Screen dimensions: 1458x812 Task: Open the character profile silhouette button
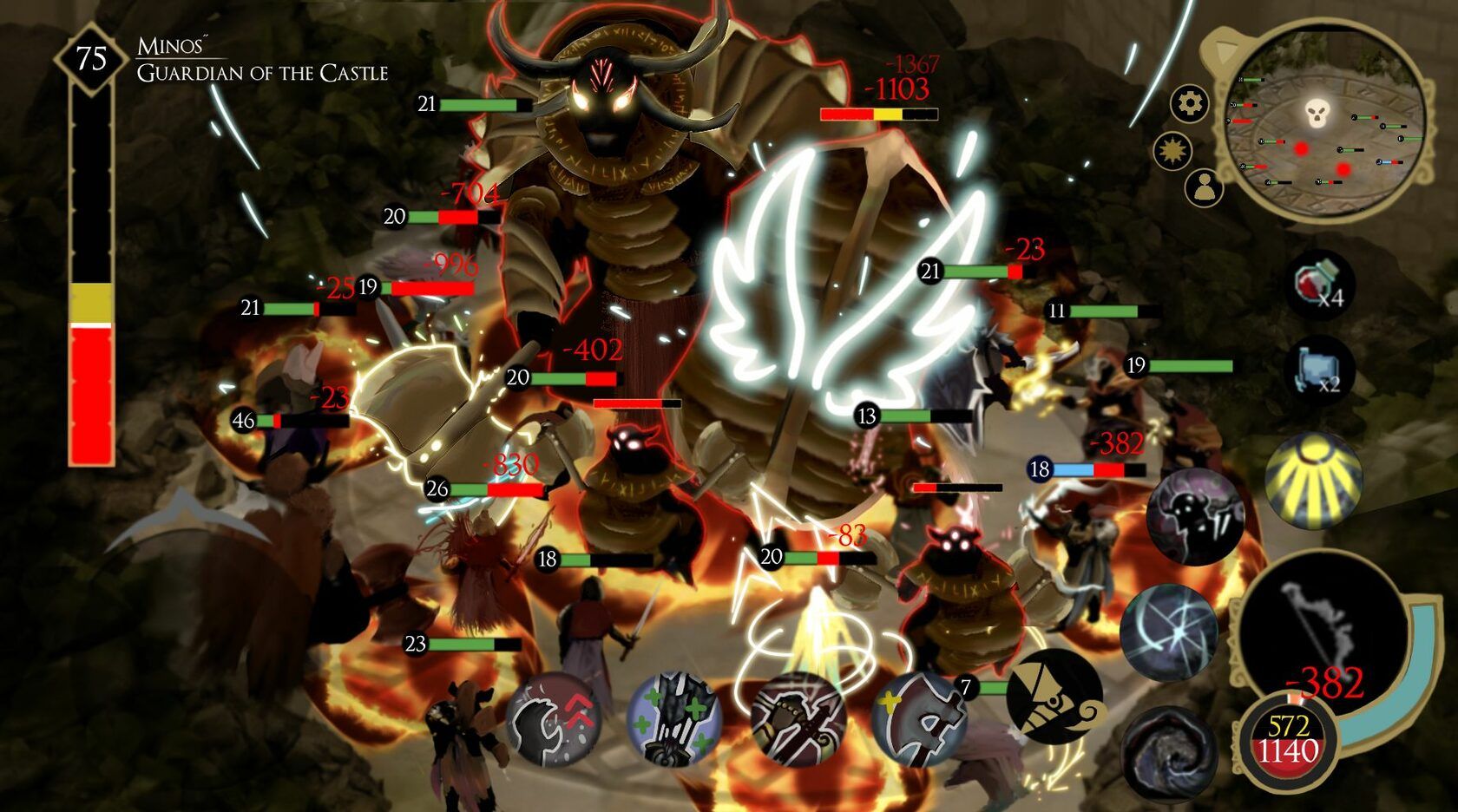[1204, 187]
